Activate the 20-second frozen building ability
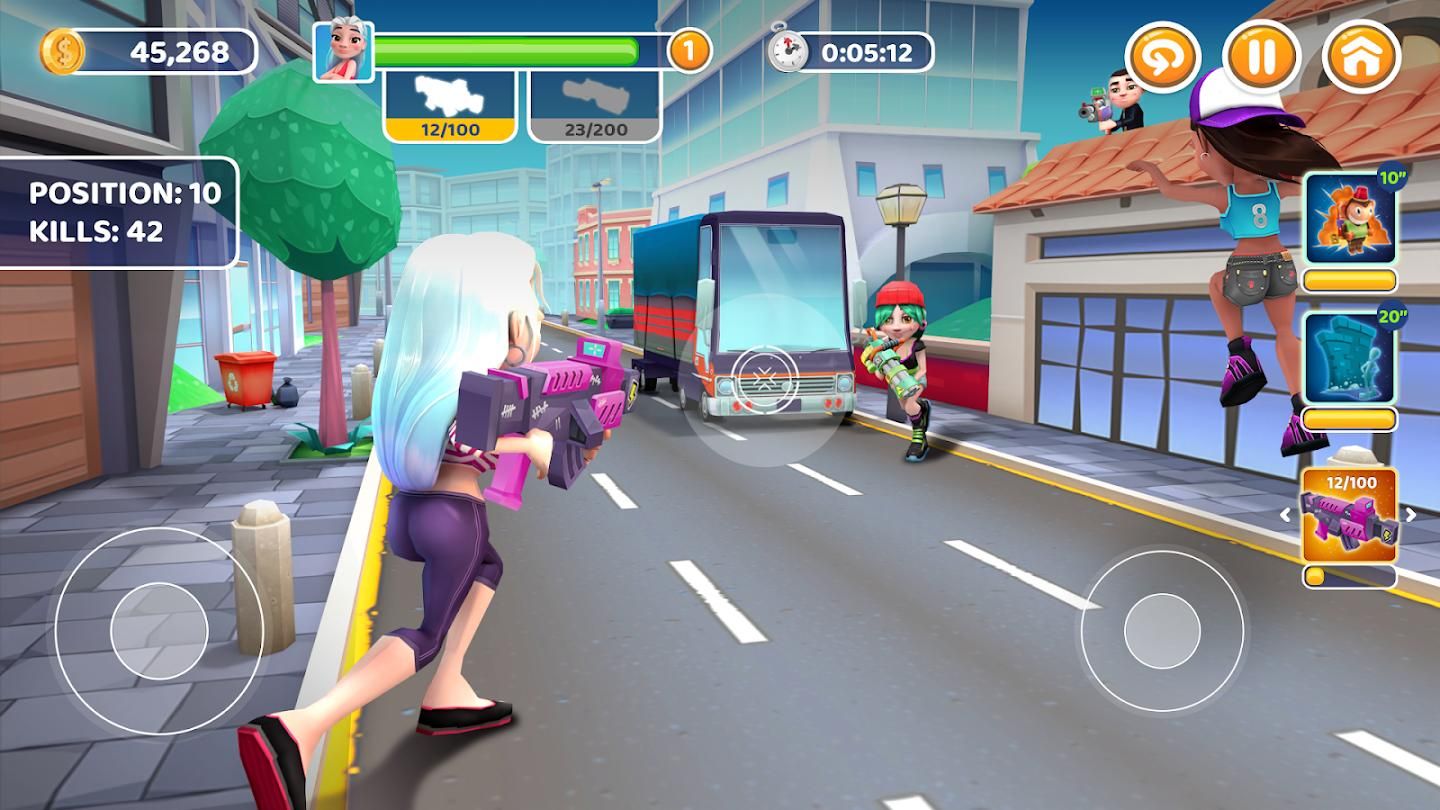Viewport: 1440px width, 810px height. point(1349,357)
